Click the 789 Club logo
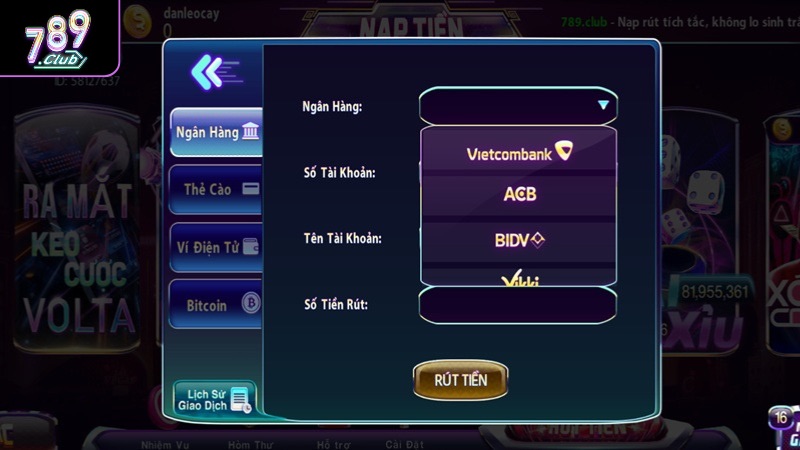 pos(58,38)
